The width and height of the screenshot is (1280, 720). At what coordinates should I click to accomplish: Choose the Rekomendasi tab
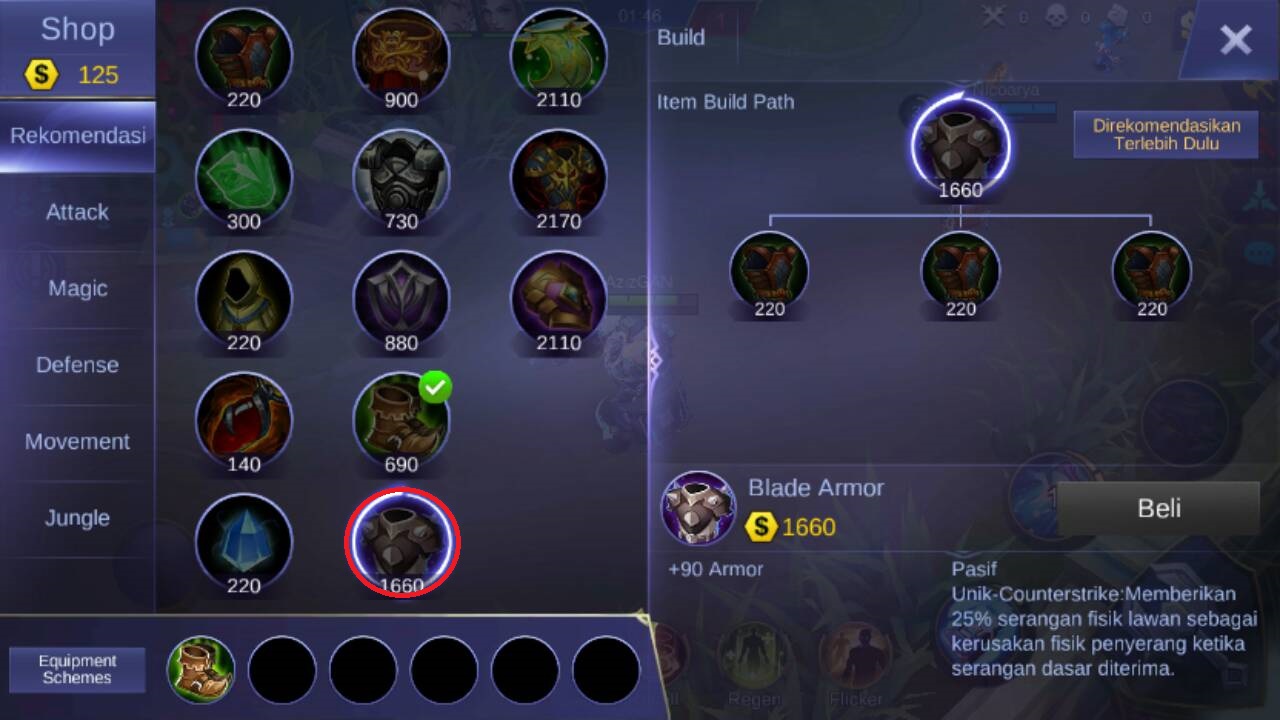point(77,136)
